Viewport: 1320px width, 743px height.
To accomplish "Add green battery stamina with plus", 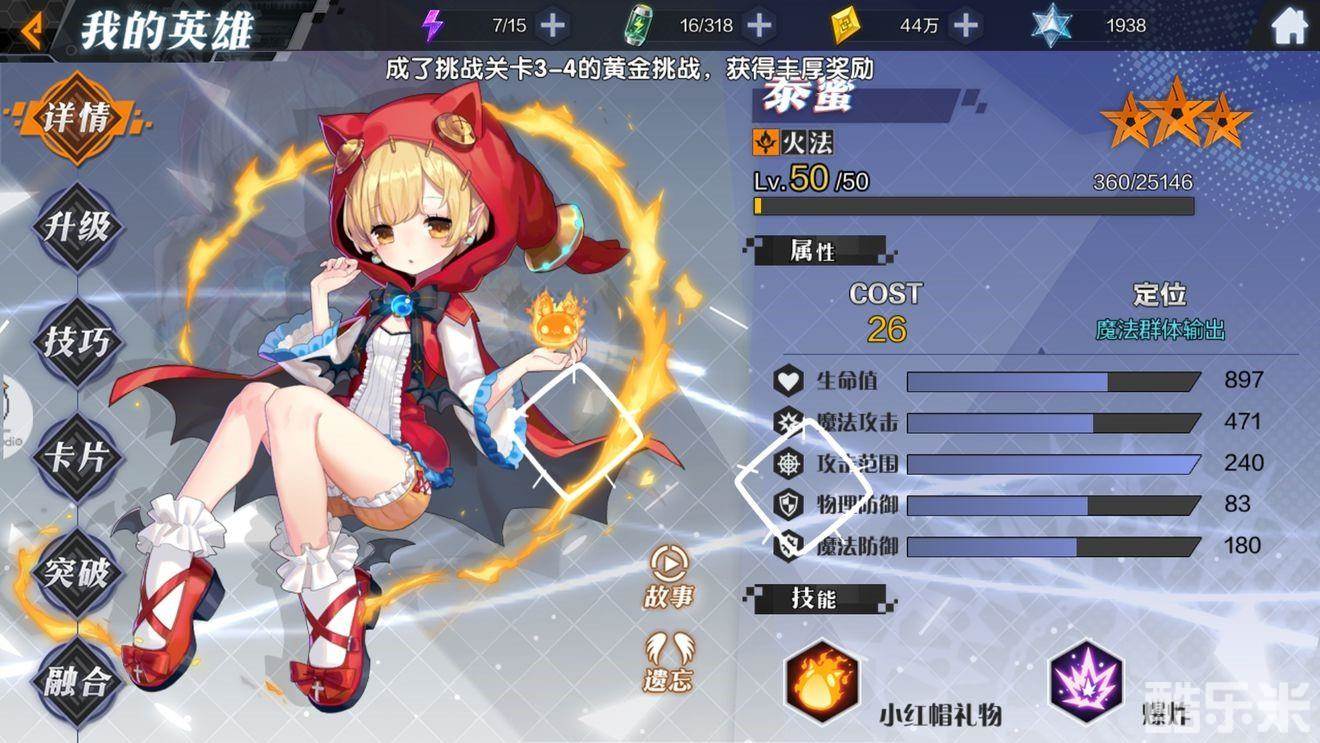I will pyautogui.click(x=760, y=25).
